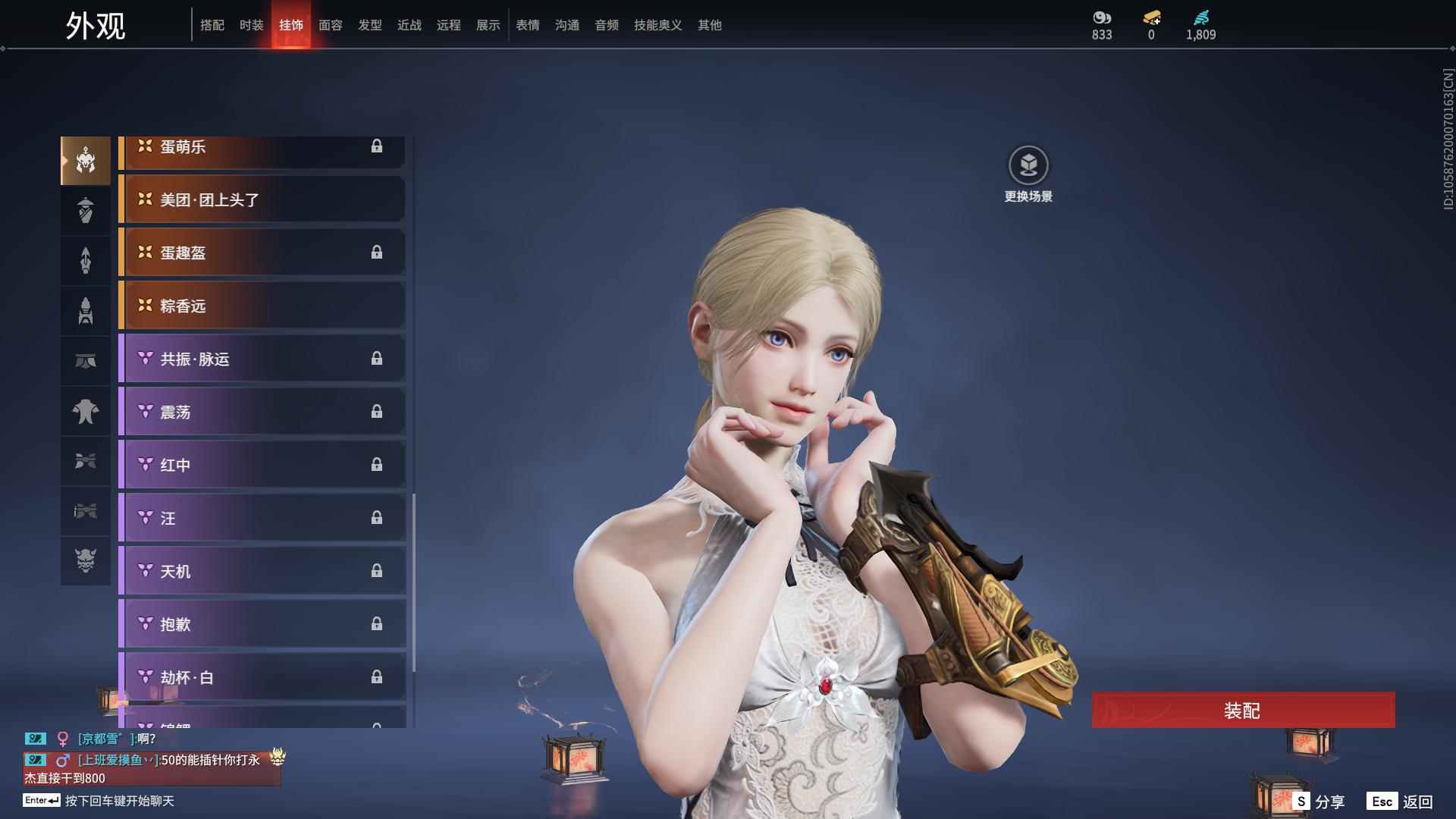Pick the 红中 accessory entry

coord(262,465)
